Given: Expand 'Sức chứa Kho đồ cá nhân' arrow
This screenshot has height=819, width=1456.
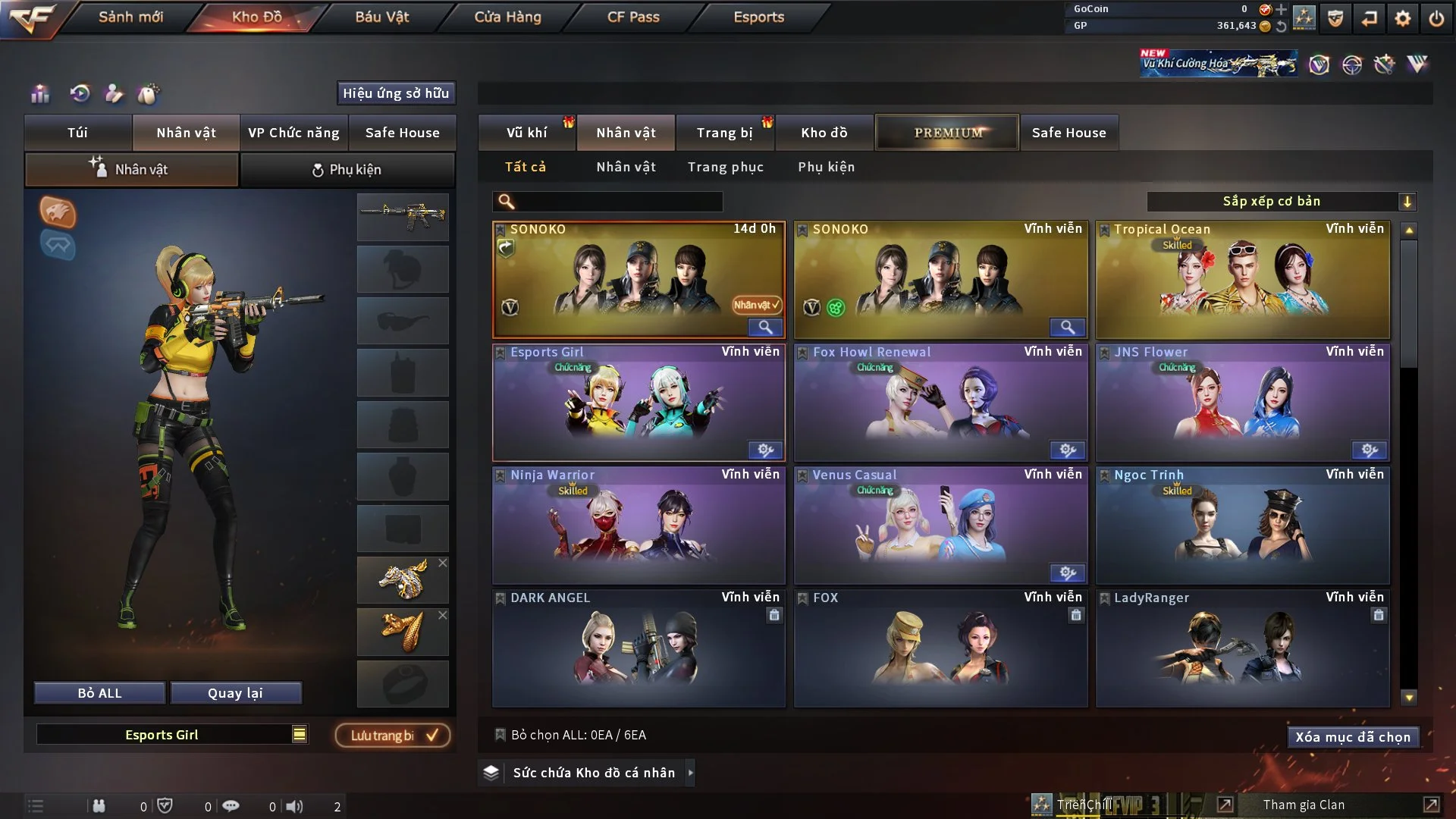Looking at the screenshot, I should (690, 773).
